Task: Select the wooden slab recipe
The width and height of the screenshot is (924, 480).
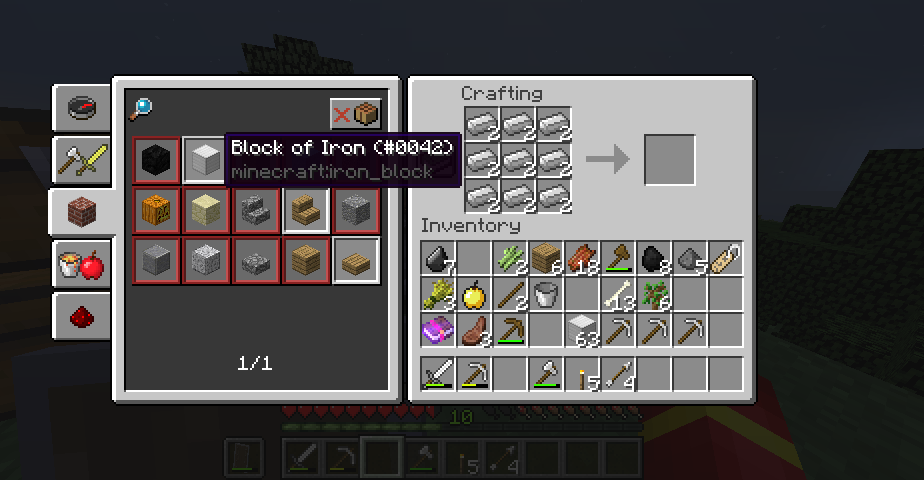Action: tap(356, 261)
